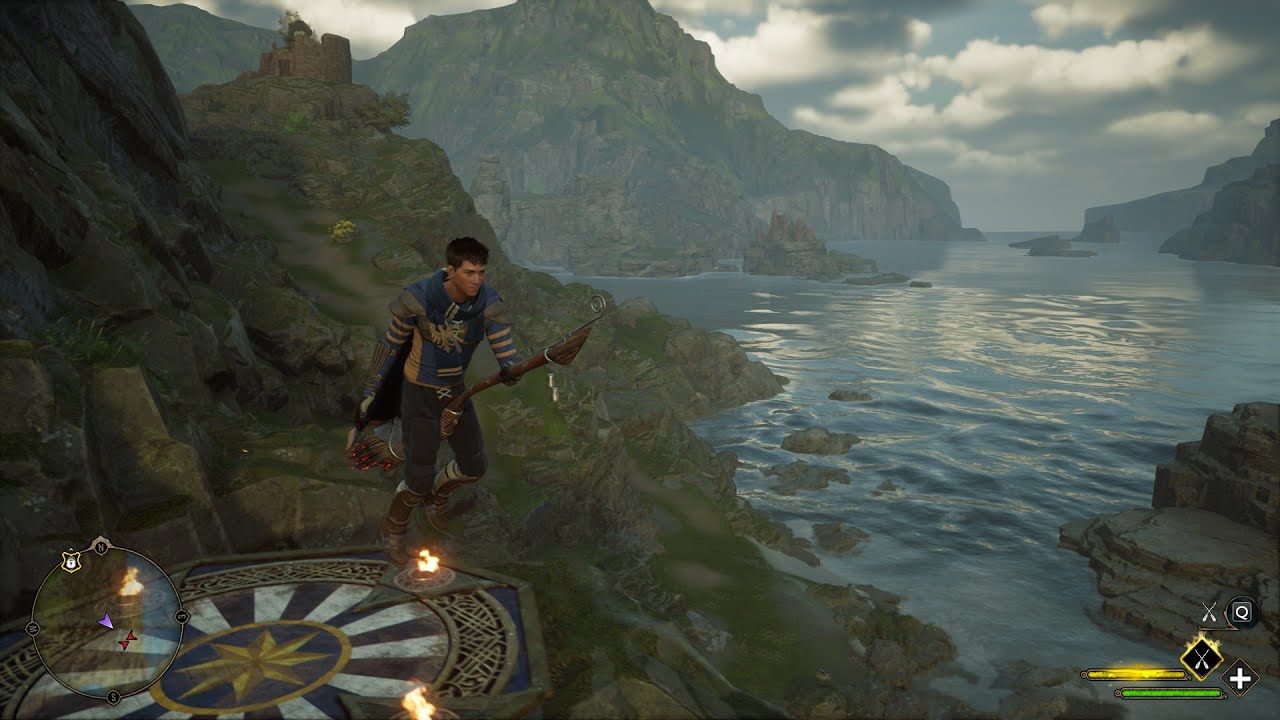The image size is (1280, 720).
Task: Select the white plus diamond slot
Action: tap(1241, 678)
